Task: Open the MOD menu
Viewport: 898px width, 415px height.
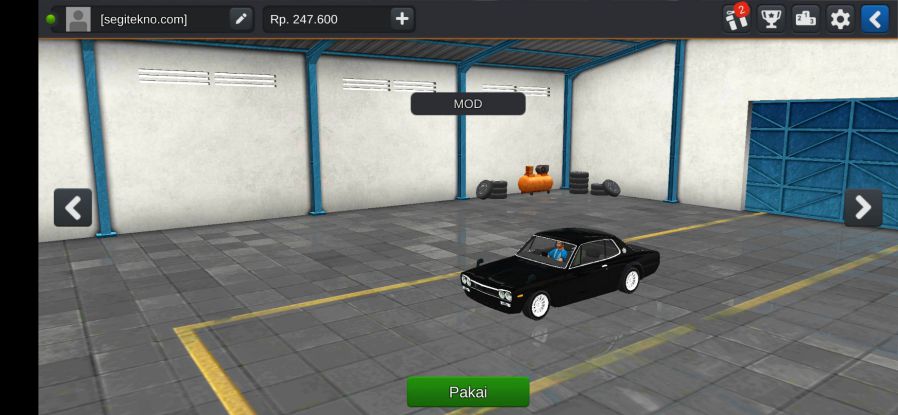Action: [x=467, y=104]
